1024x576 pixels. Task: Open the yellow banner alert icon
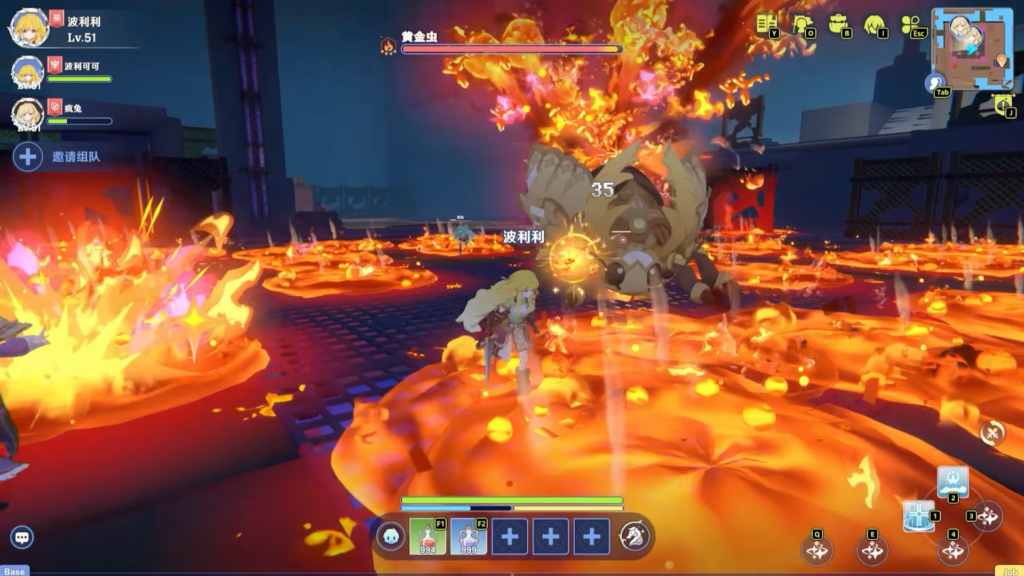pos(1004,103)
